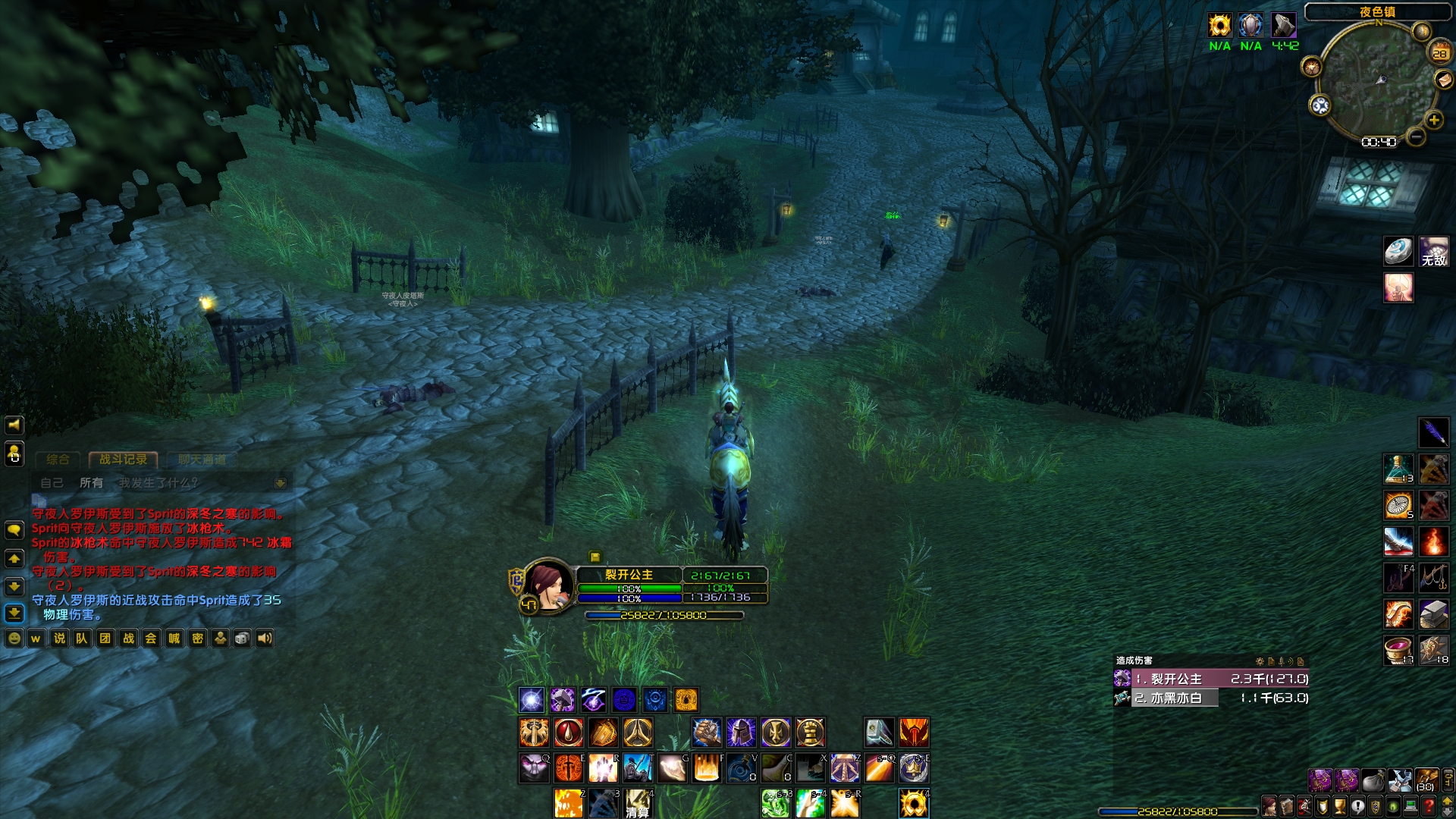The image size is (1456, 819).
Task: Choose the 队 party chat shortcut button
Action: 82,639
